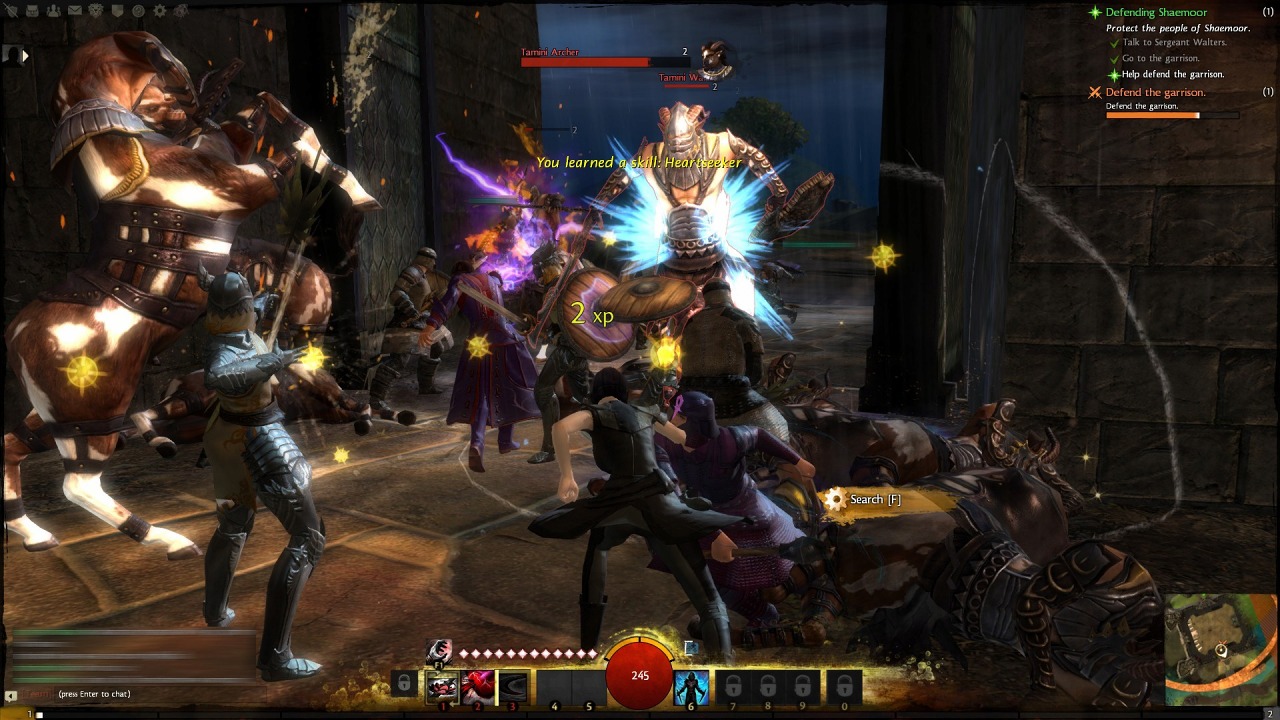Open the contacts and friends panel
Screen dimensions: 1280x720
coord(53,10)
